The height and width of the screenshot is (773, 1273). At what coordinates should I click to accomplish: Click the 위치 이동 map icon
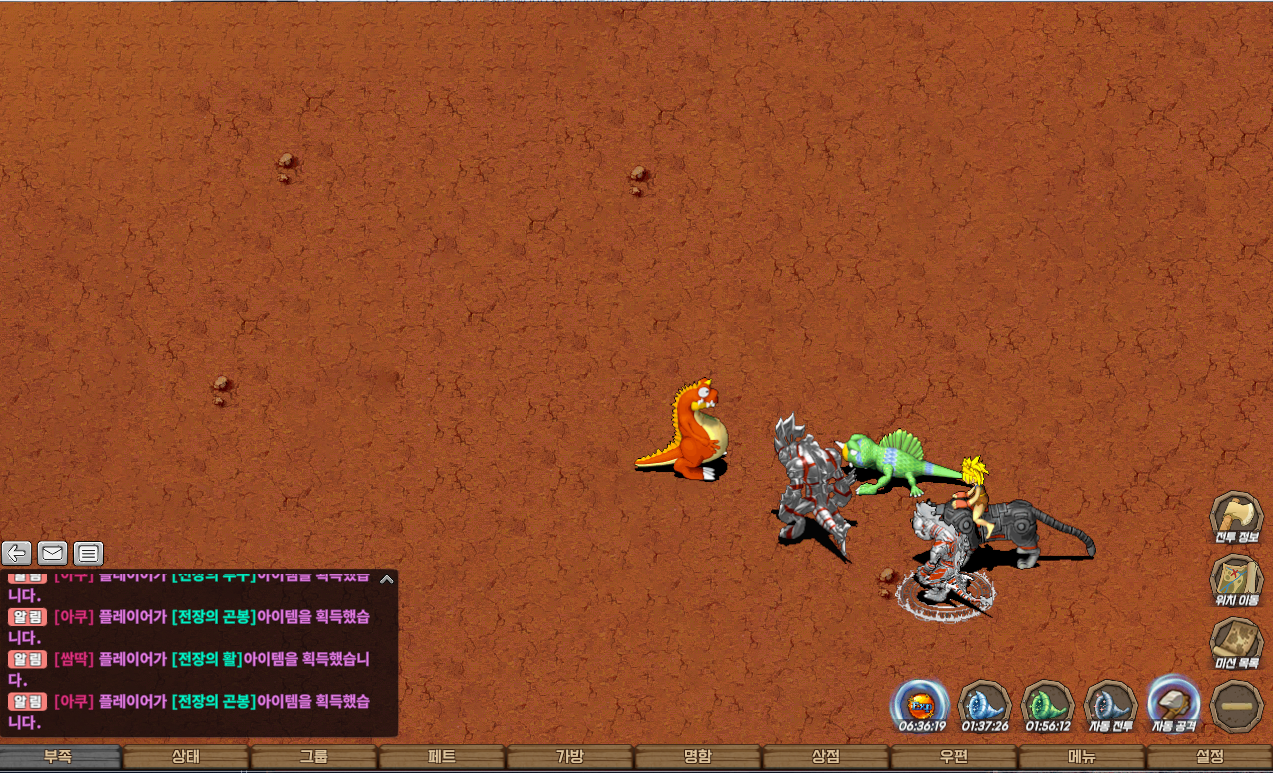pos(1237,581)
